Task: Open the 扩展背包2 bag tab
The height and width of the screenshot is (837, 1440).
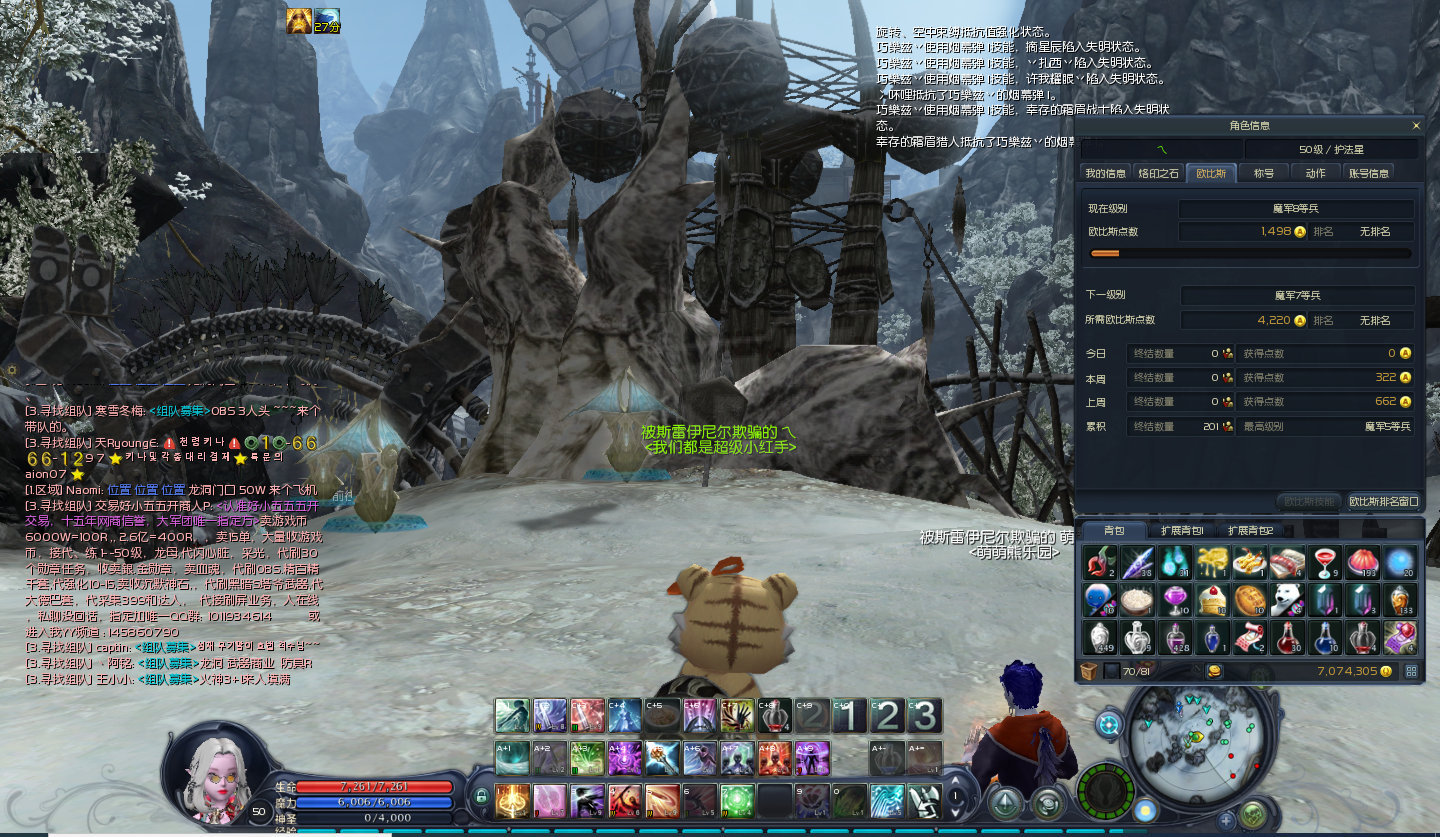Action: tap(1249, 531)
